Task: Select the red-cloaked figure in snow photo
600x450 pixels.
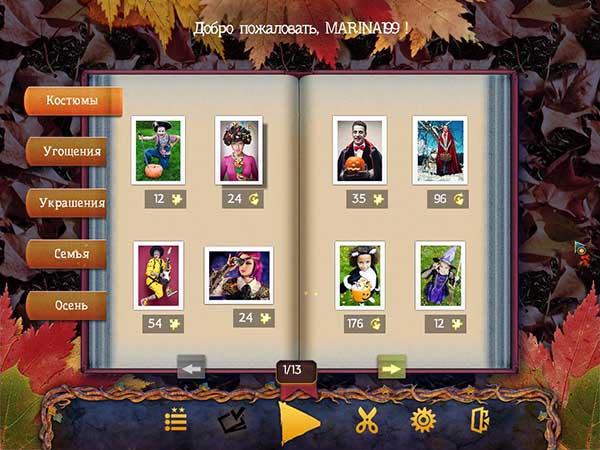Action: (x=439, y=150)
